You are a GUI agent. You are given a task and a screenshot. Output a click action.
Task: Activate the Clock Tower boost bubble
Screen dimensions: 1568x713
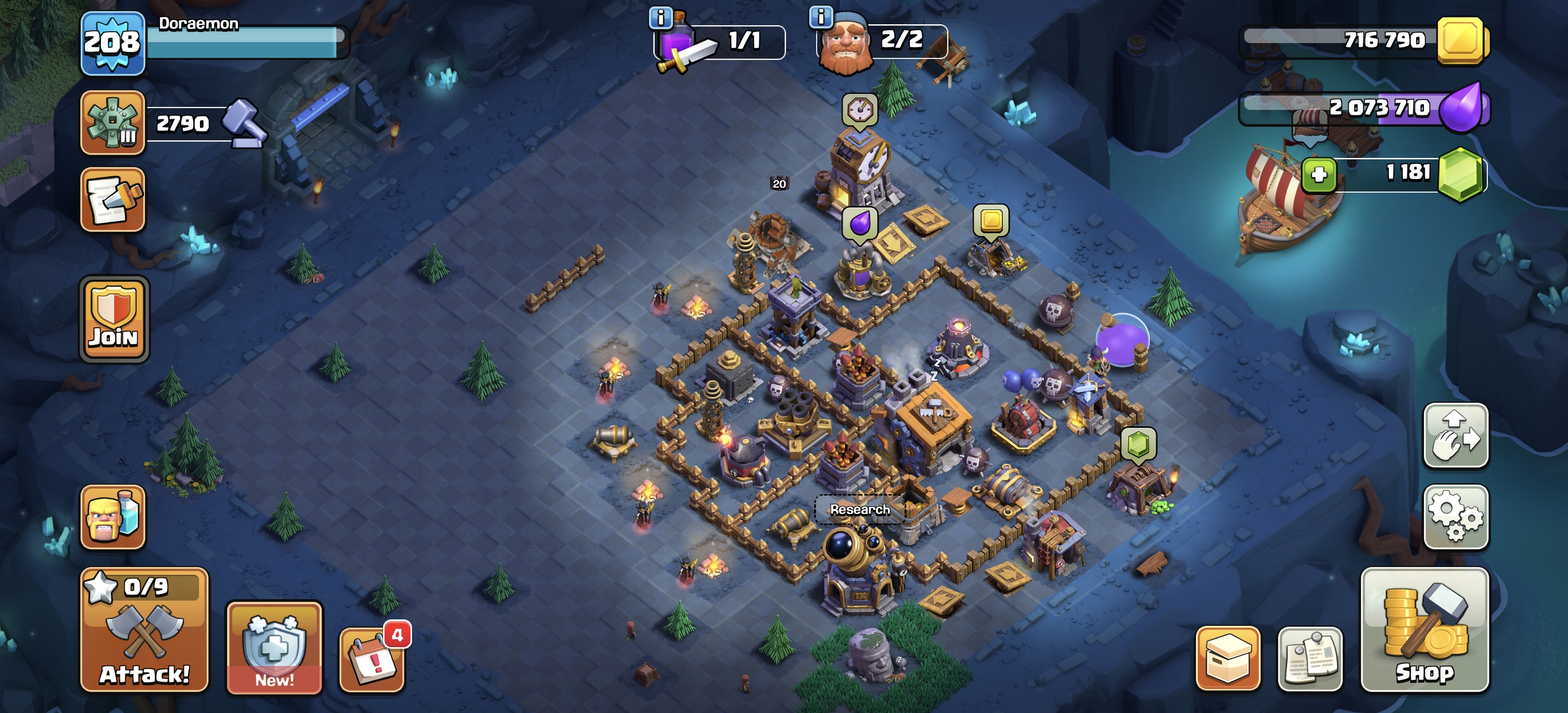pyautogui.click(x=859, y=110)
